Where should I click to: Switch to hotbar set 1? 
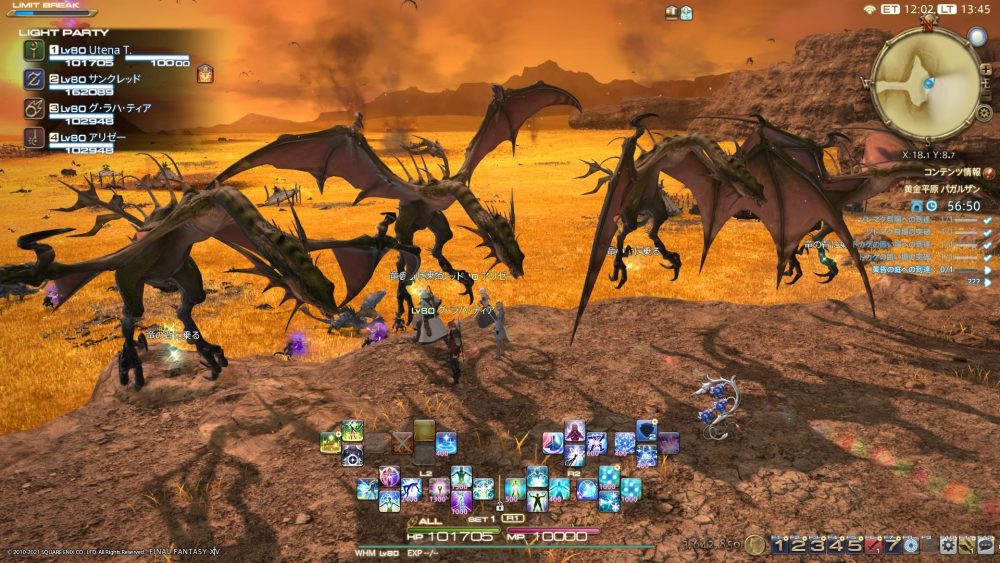pos(780,546)
